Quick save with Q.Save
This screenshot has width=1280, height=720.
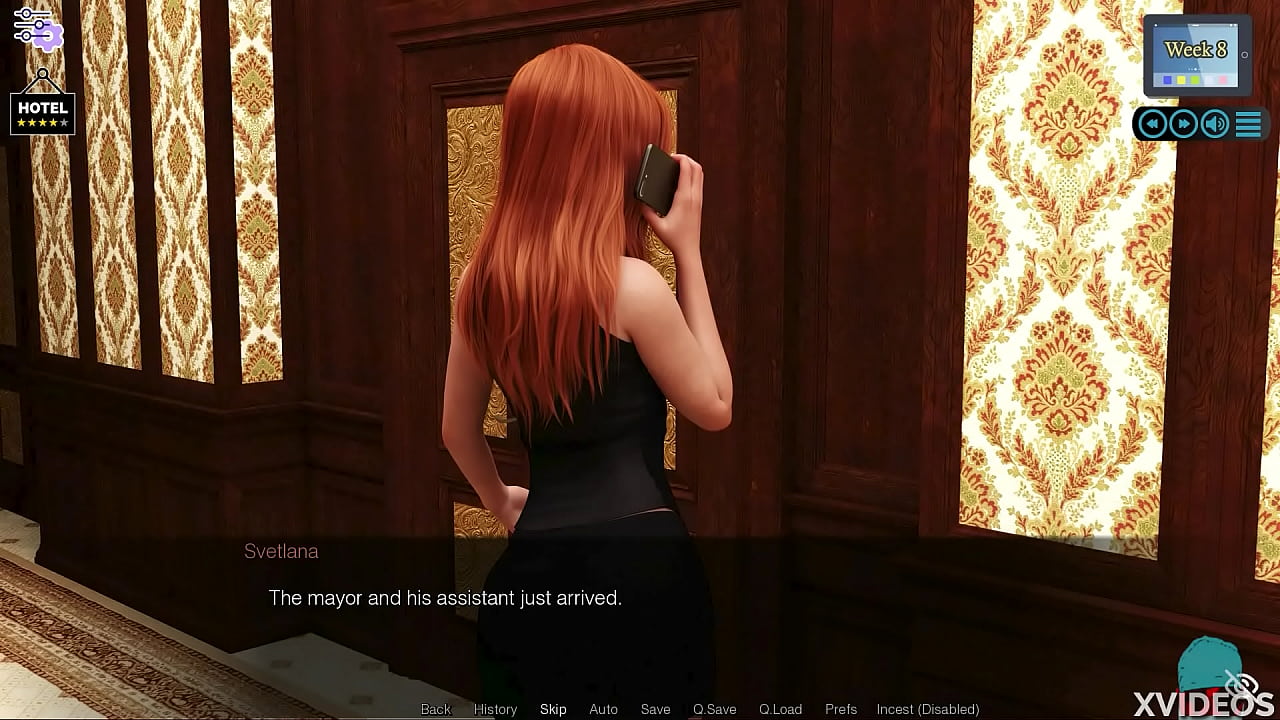(714, 709)
